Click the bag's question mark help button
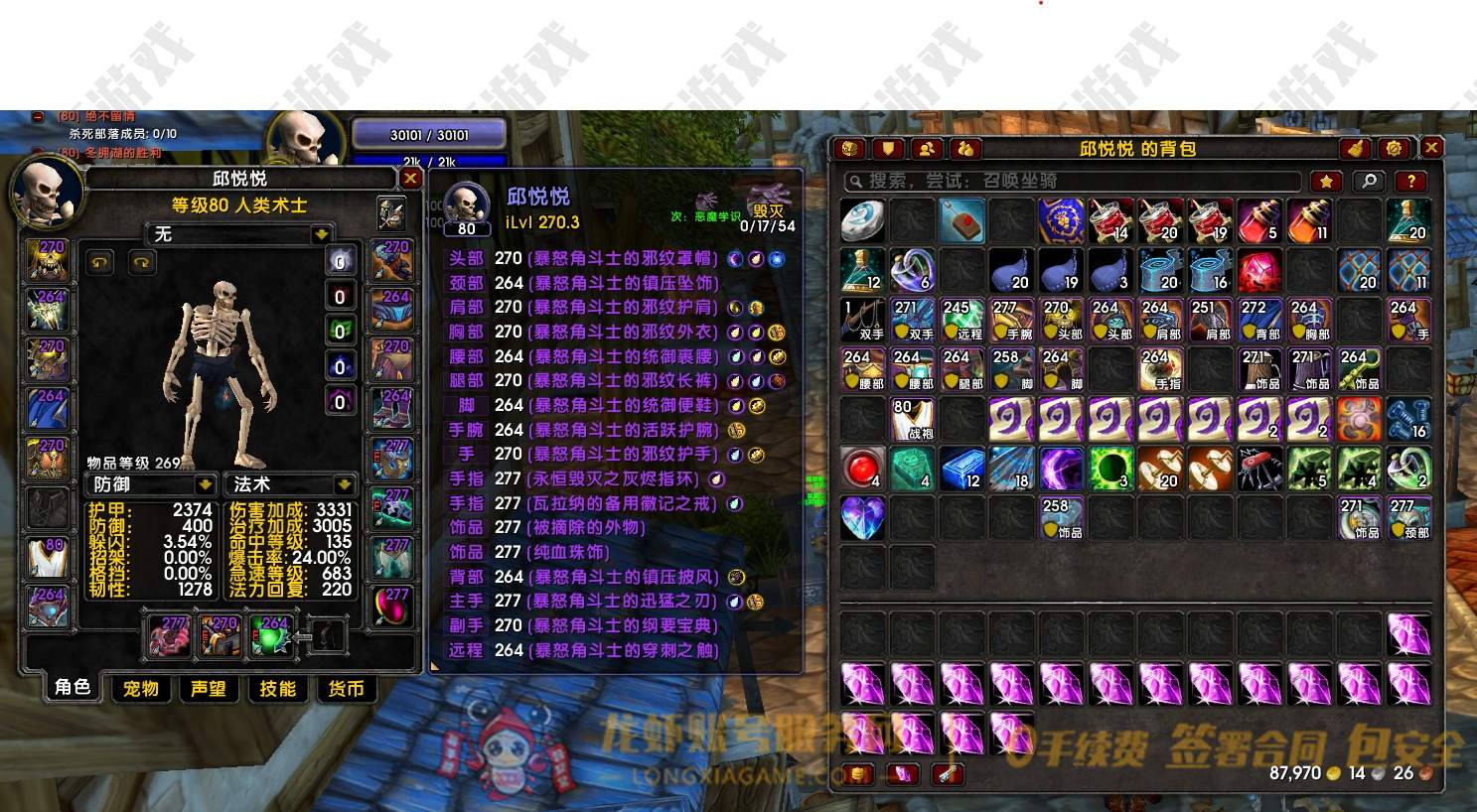This screenshot has height=812, width=1477. point(1411,181)
